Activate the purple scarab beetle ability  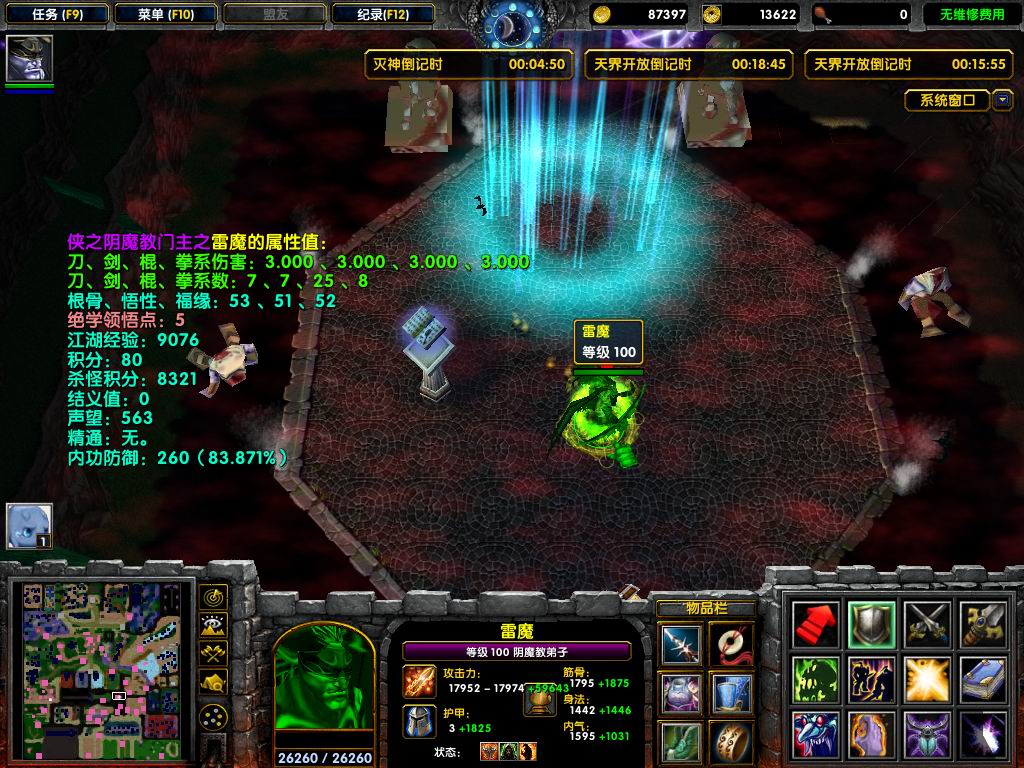pos(927,734)
